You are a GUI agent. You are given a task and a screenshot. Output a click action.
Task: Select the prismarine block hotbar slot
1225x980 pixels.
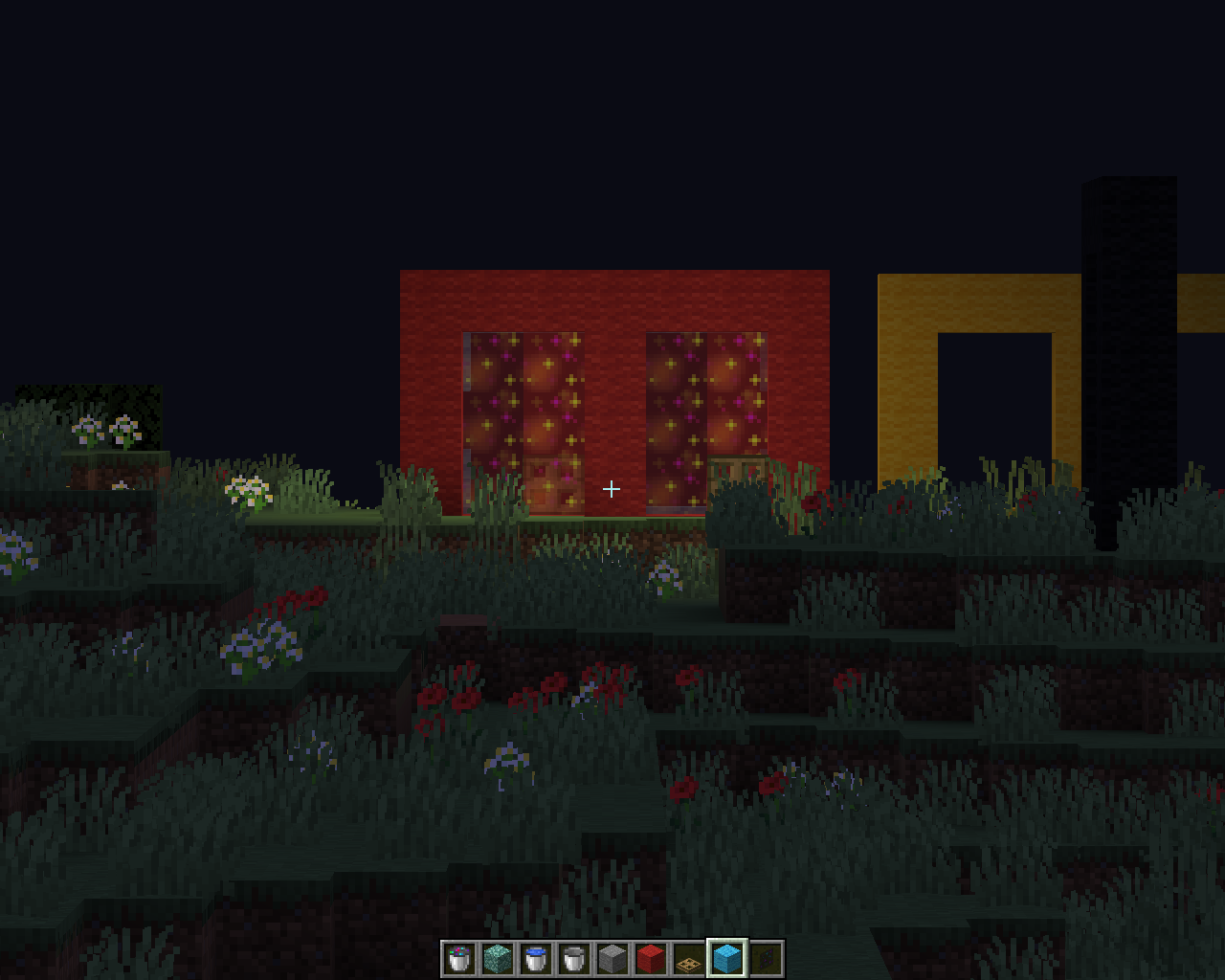click(497, 957)
